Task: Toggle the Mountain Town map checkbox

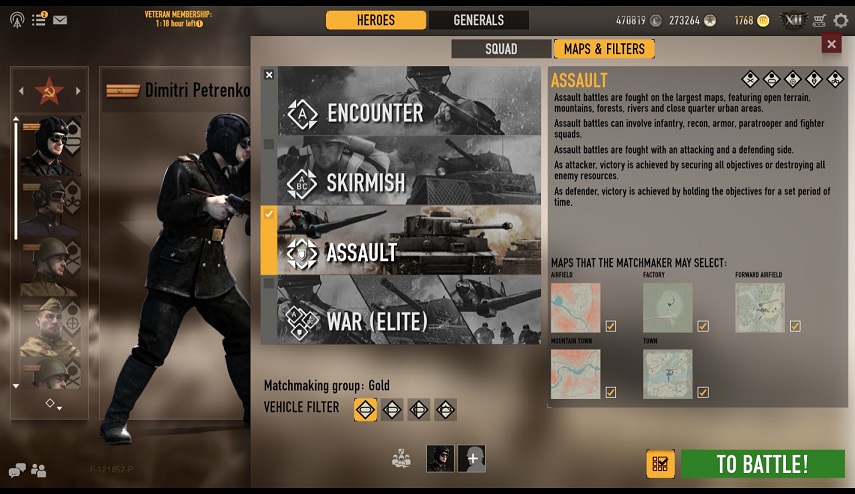Action: tap(611, 392)
